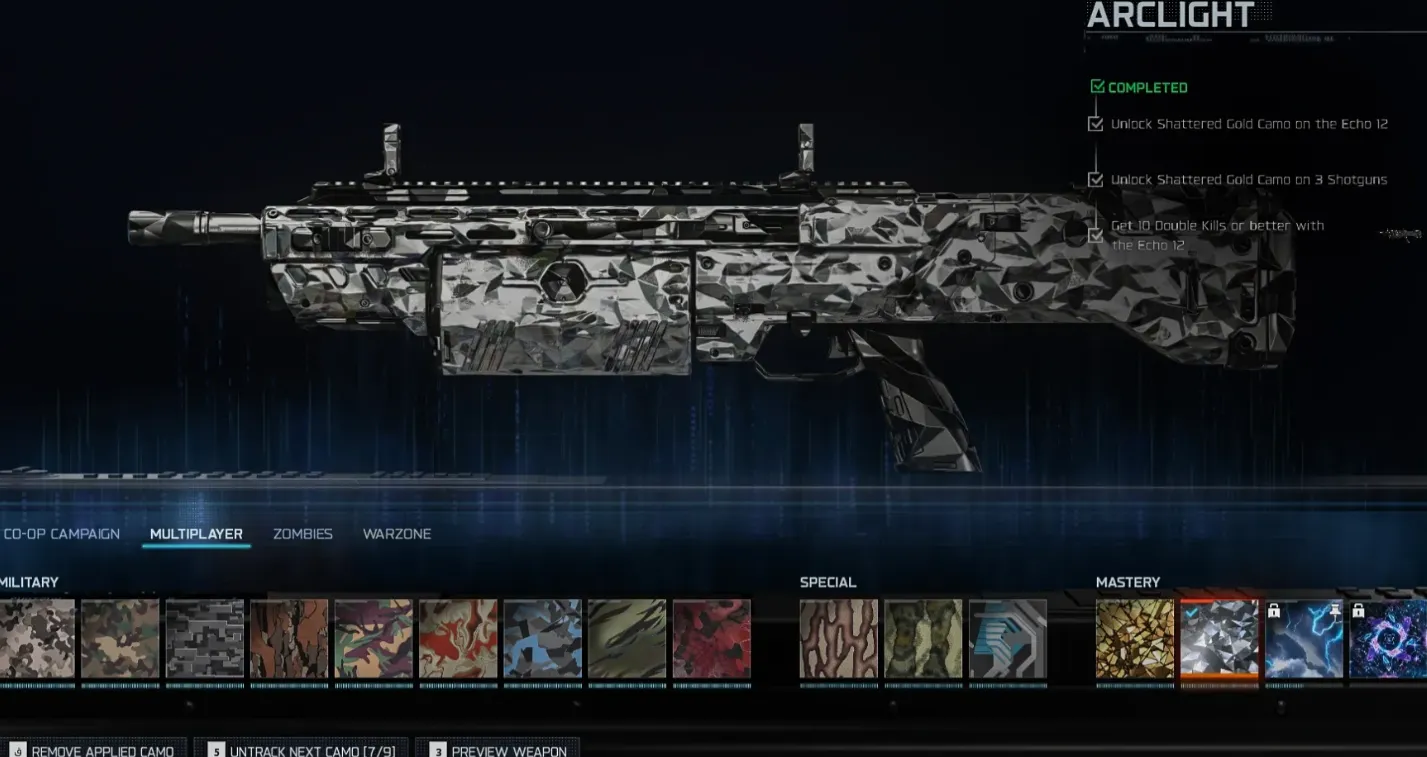Select the blue geometric camo under Special
This screenshot has width=1427, height=757.
(x=1007, y=640)
